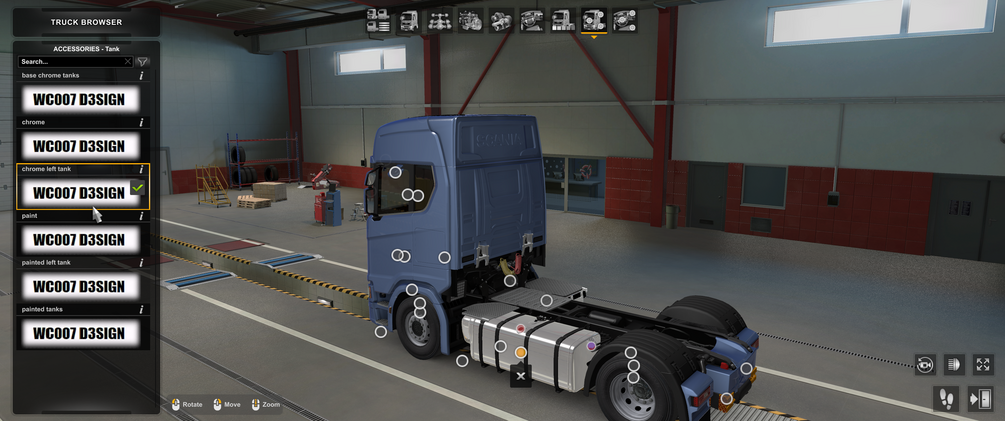The height and width of the screenshot is (421, 1005).
Task: Select the base chrome tanks option
Action: coord(80,99)
